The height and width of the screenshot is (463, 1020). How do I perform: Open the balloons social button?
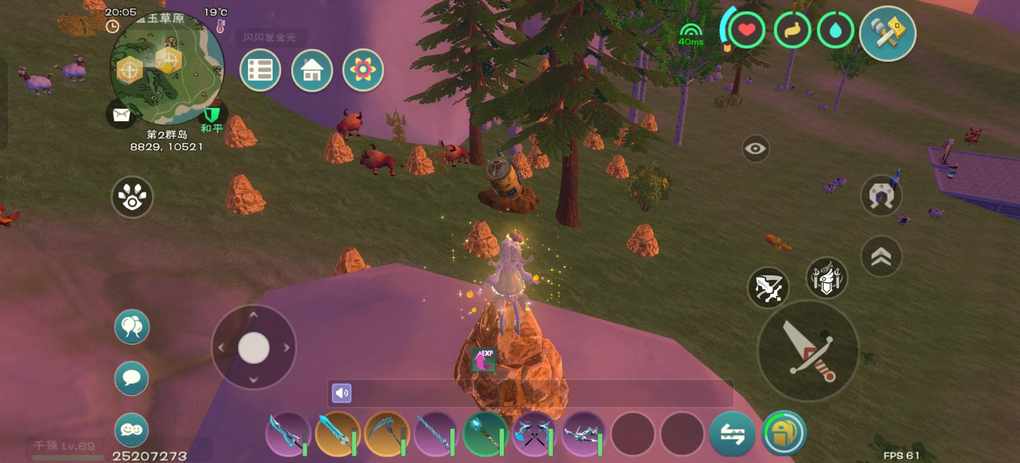coord(132,326)
